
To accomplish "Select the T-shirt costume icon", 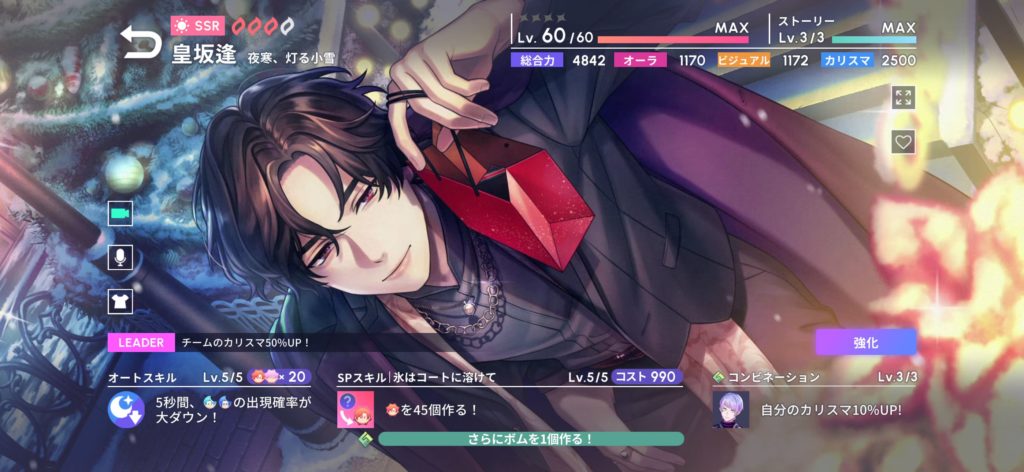I will [121, 300].
